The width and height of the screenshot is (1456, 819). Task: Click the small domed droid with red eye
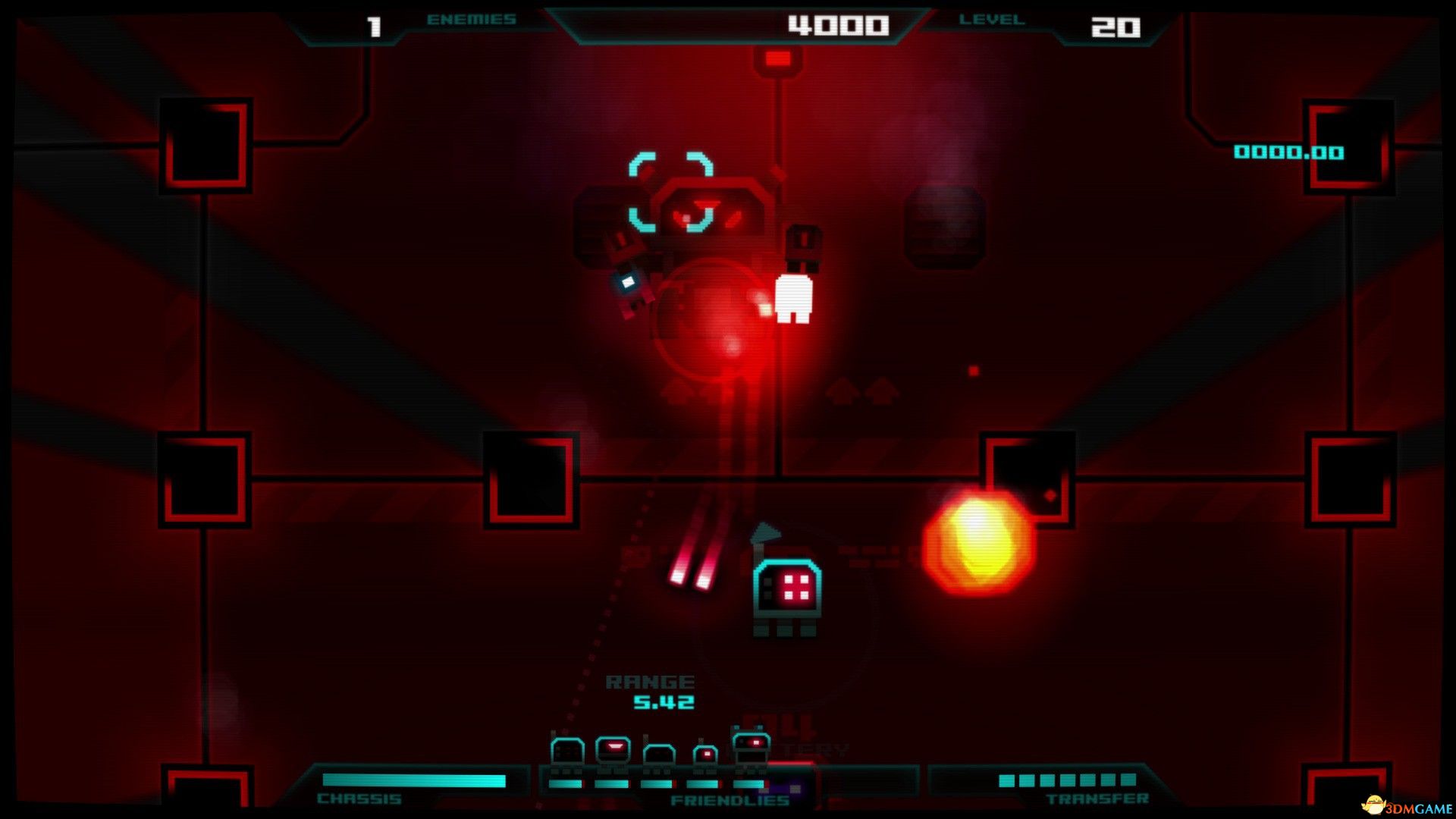tap(705, 752)
